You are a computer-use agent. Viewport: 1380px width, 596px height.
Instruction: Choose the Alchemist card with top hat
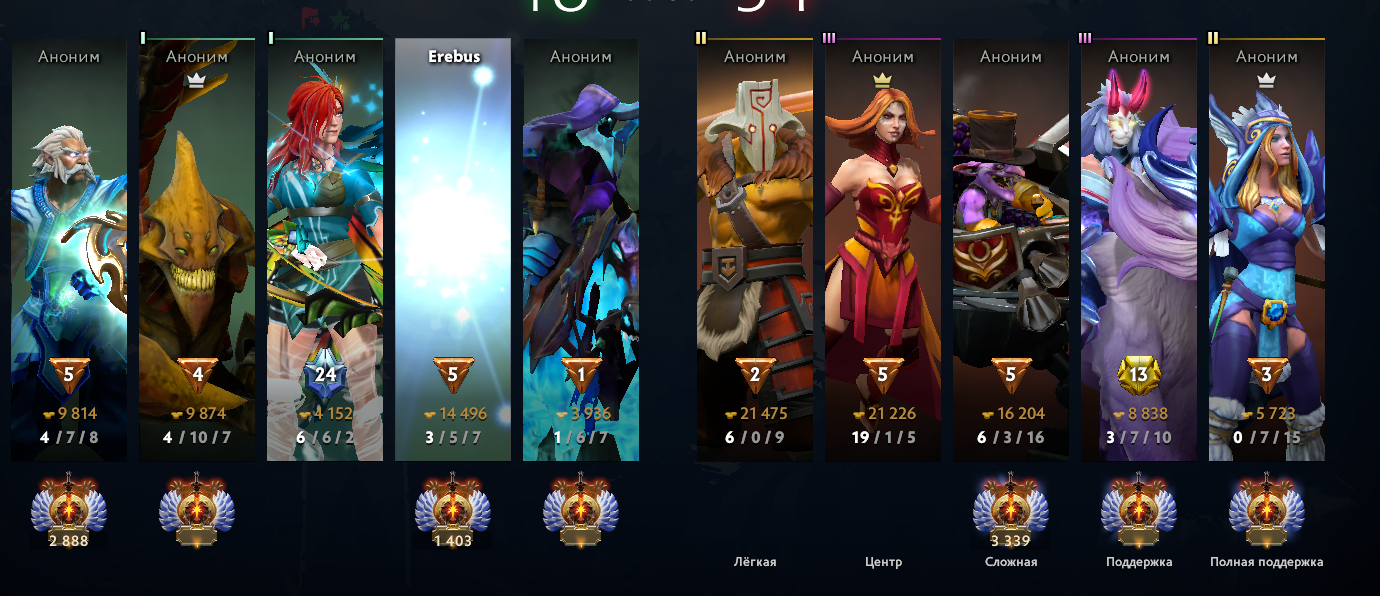coord(1011,250)
